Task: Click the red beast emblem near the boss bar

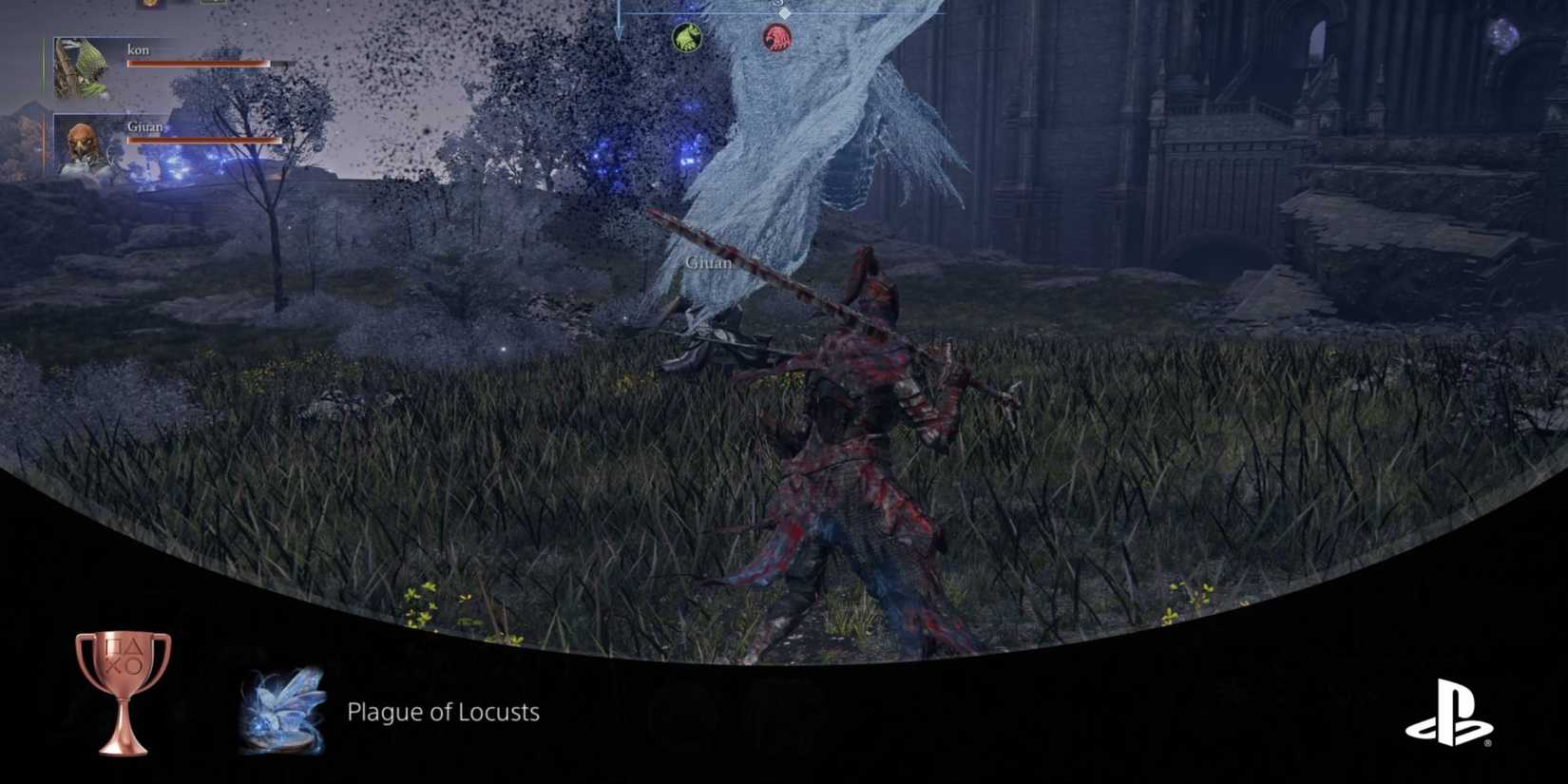Action: (x=775, y=38)
